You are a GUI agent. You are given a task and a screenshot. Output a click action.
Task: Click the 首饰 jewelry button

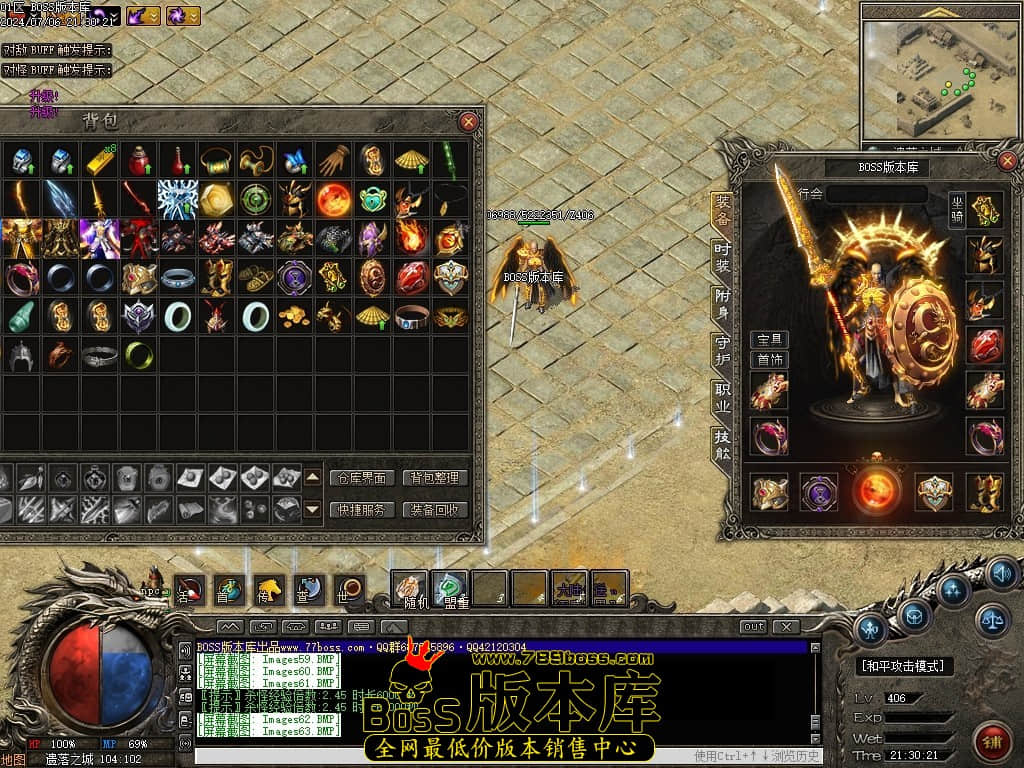click(x=769, y=359)
